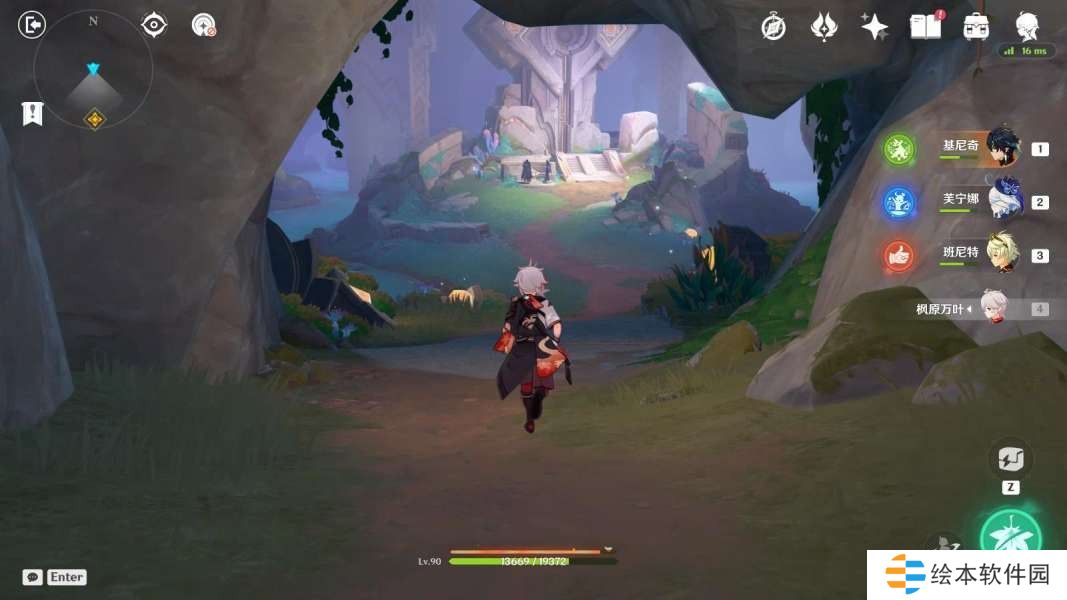Activate the teal leaf elemental skill
This screenshot has height=600, width=1067.
click(x=1010, y=538)
